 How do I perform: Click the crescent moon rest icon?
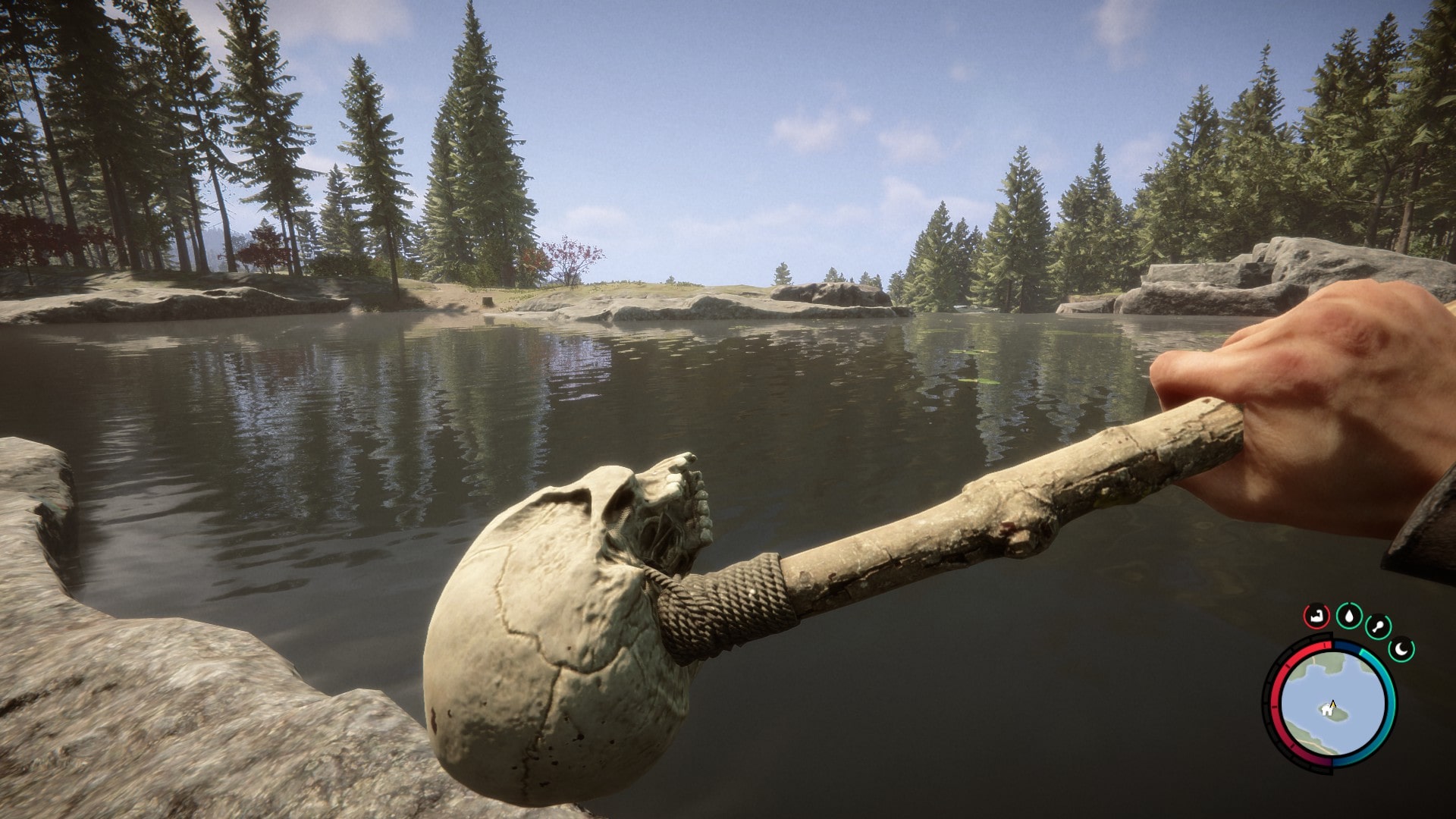[x=1402, y=649]
